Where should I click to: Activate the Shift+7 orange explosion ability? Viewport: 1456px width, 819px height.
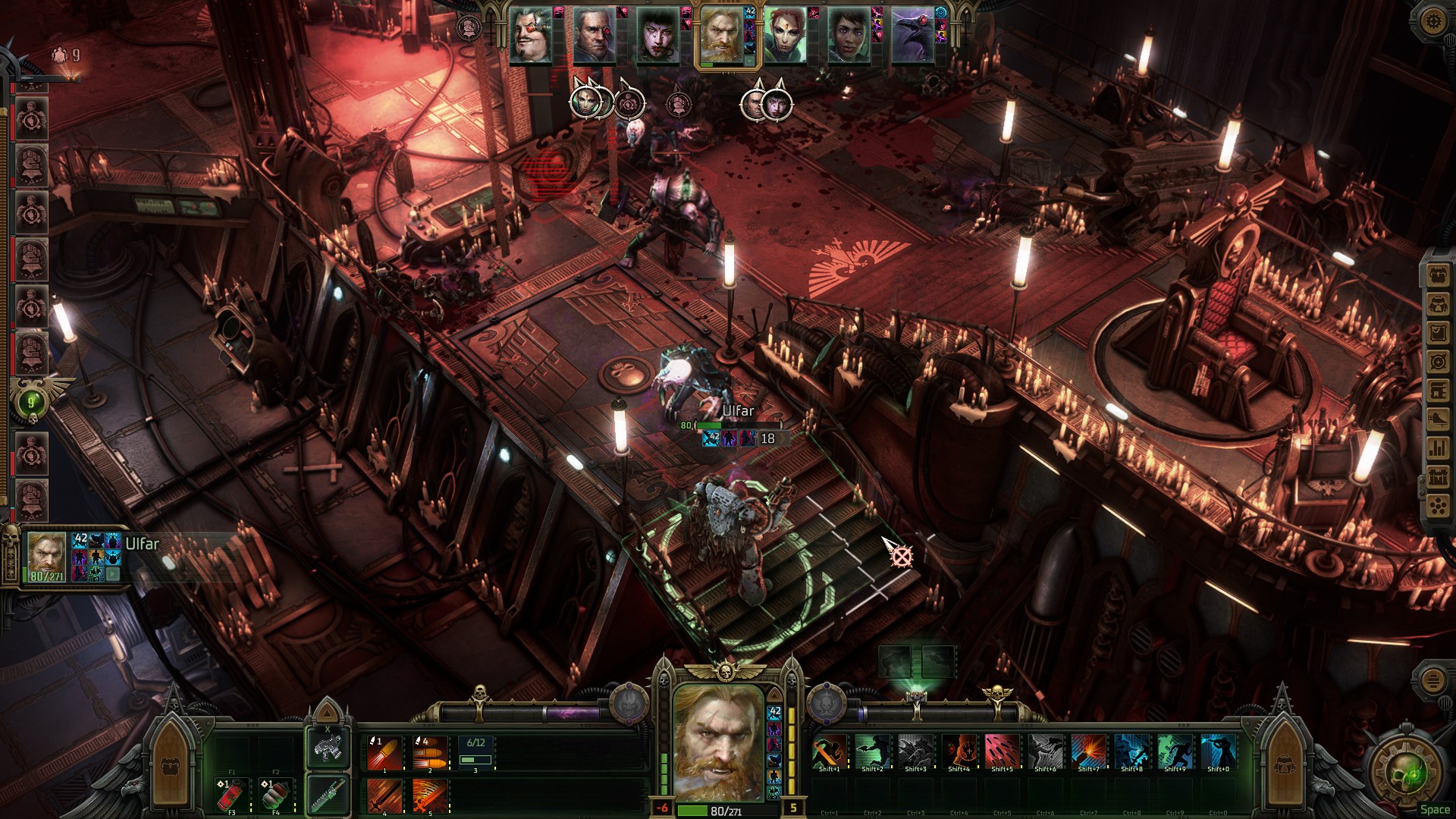1088,752
